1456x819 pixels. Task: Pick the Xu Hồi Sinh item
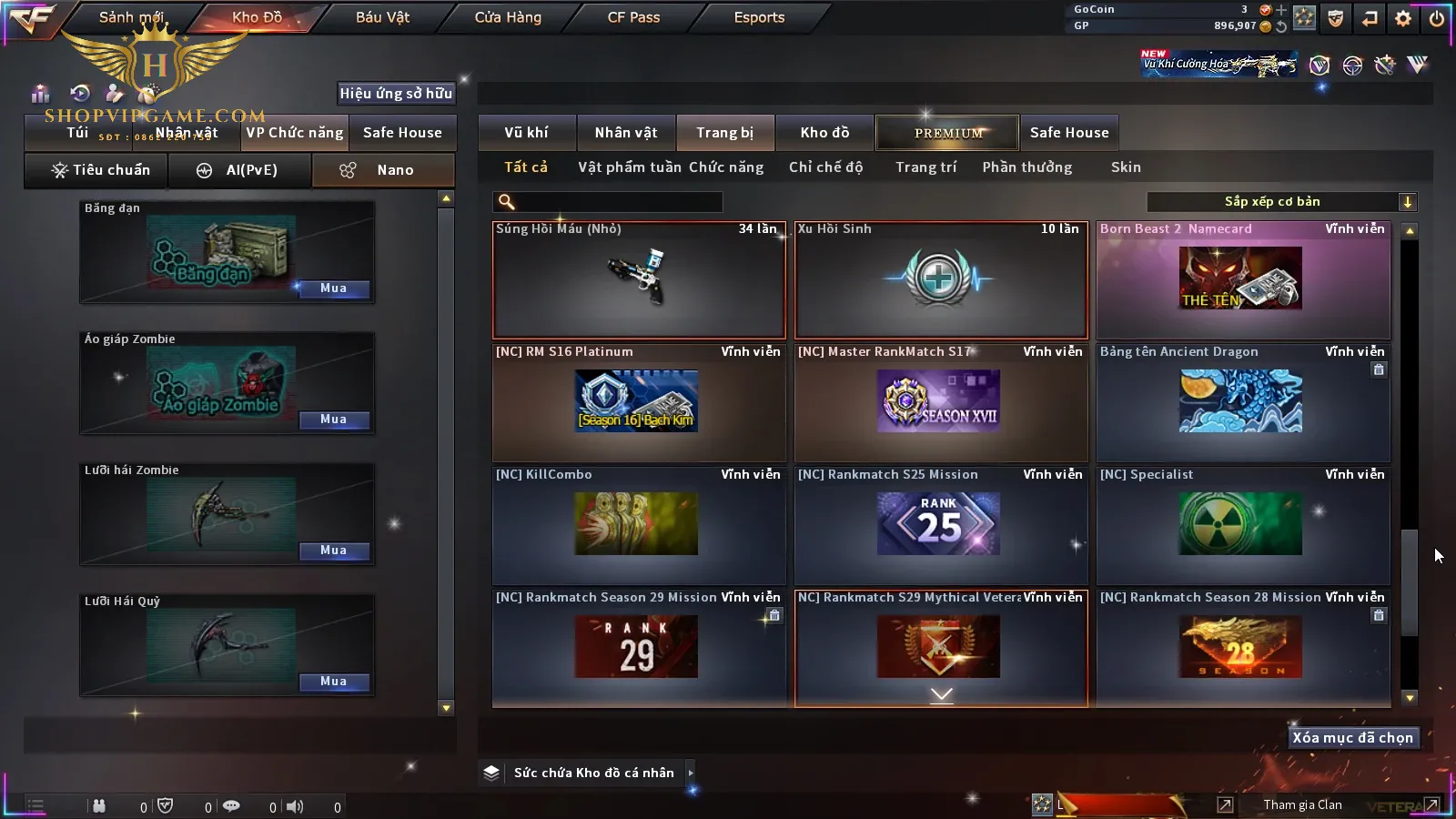coord(941,280)
